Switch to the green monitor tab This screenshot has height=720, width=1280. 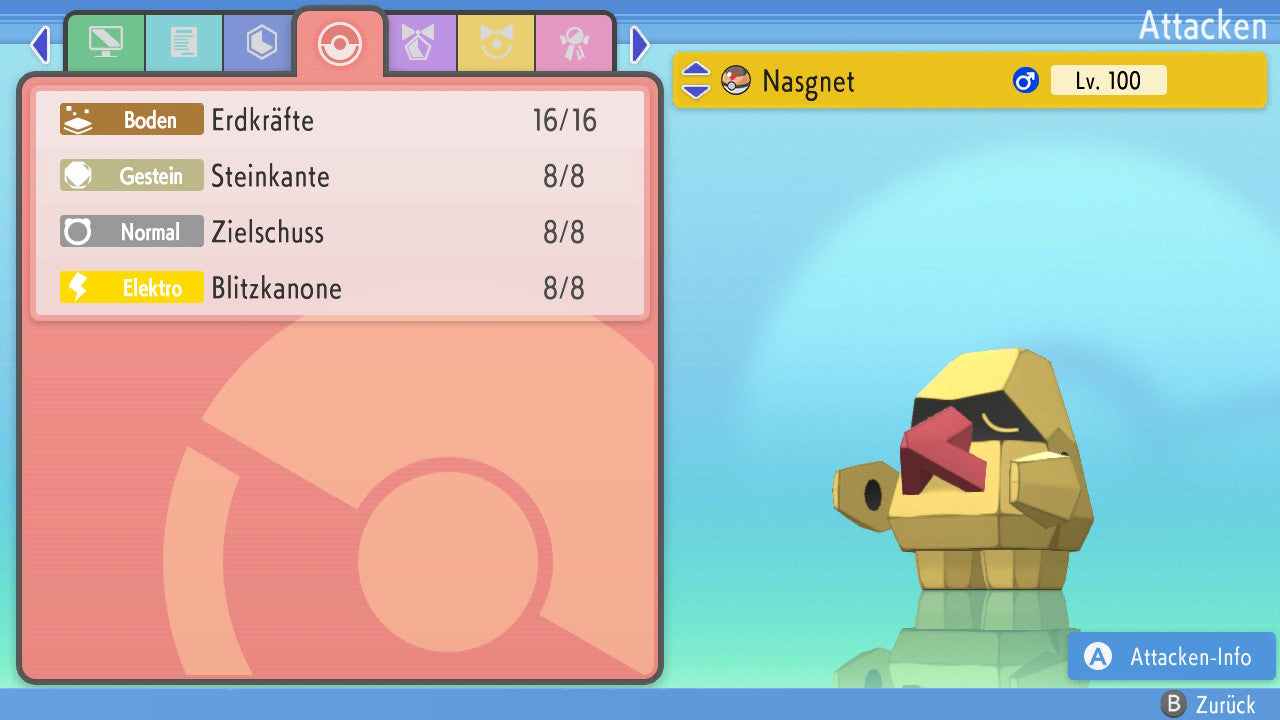click(x=105, y=43)
